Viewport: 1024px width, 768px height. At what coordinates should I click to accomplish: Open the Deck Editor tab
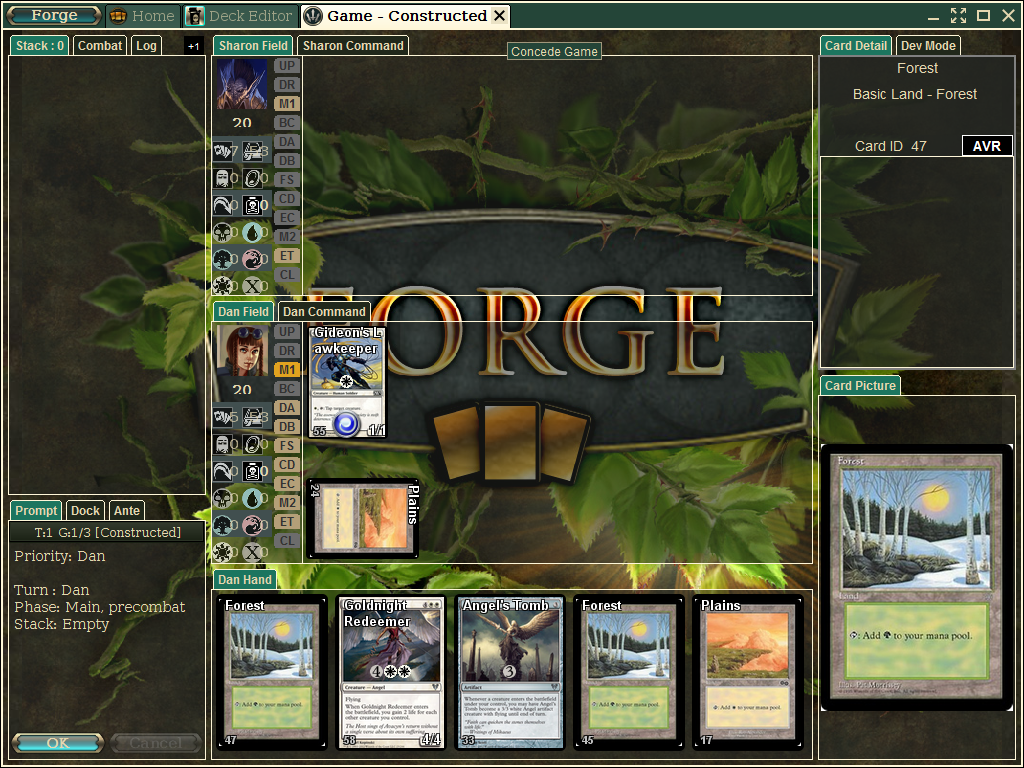click(x=241, y=16)
